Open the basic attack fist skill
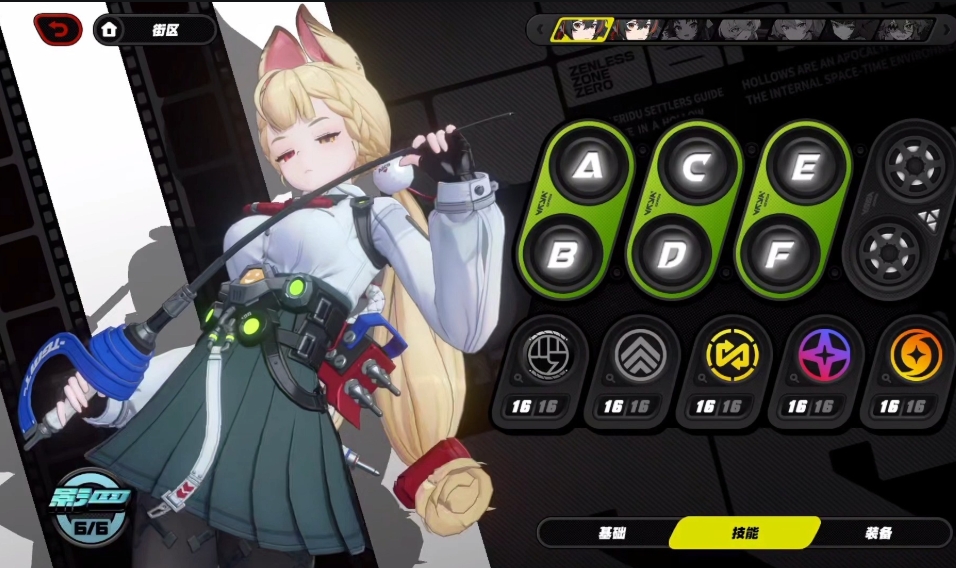956x568 pixels. (550, 354)
